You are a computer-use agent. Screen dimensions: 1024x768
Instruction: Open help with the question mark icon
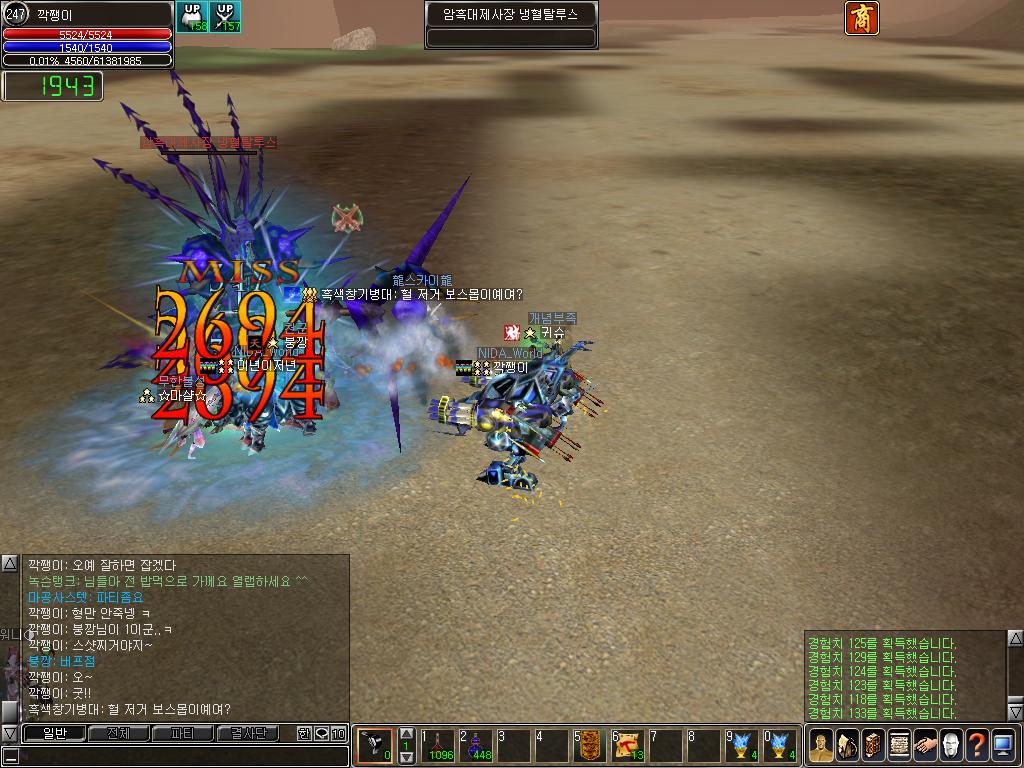[977, 745]
